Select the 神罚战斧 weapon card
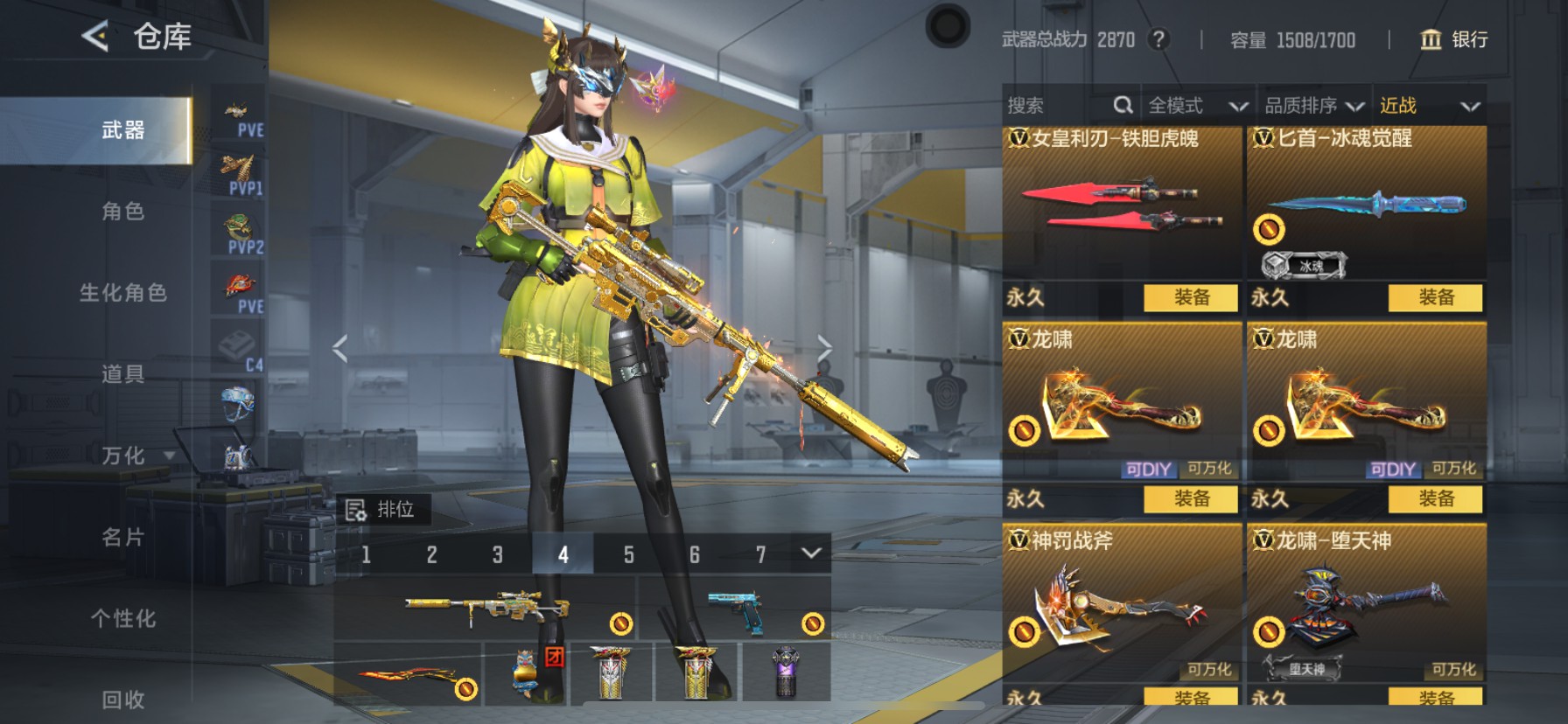This screenshot has height=724, width=1568. click(1122, 603)
